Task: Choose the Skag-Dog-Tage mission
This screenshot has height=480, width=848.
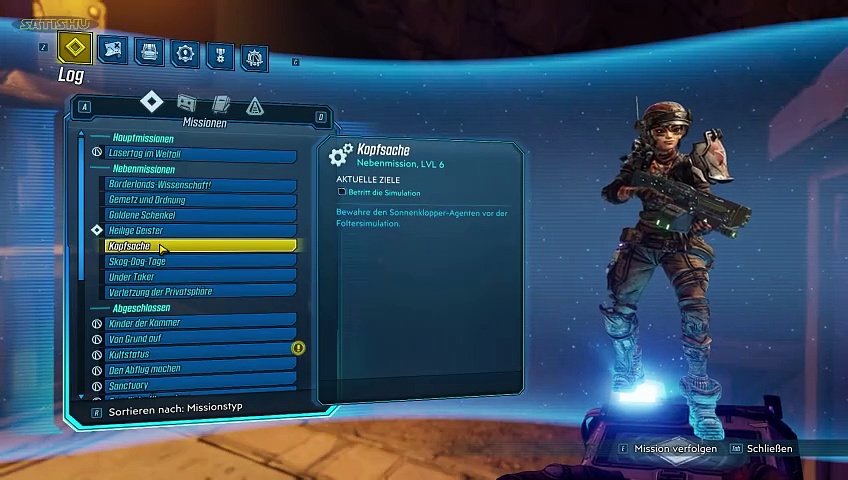Action: click(200, 261)
